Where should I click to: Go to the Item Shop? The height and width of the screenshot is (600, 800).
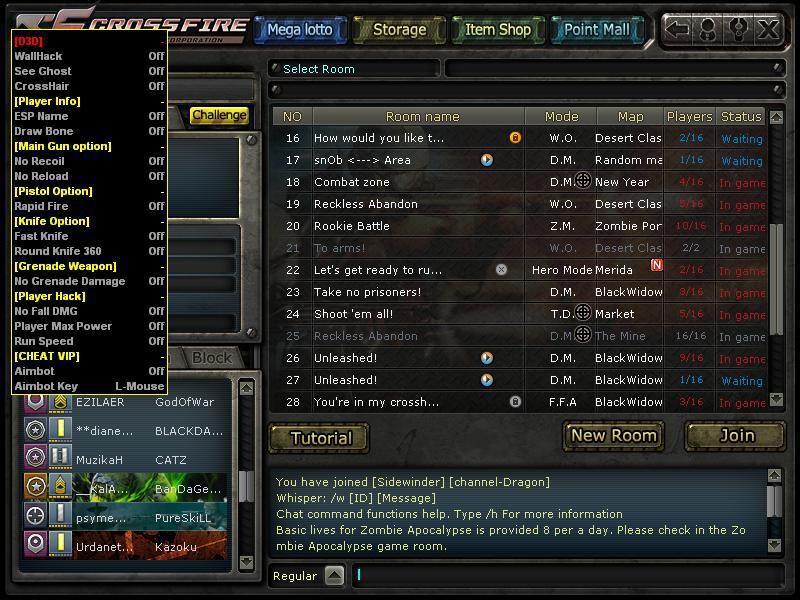(497, 30)
